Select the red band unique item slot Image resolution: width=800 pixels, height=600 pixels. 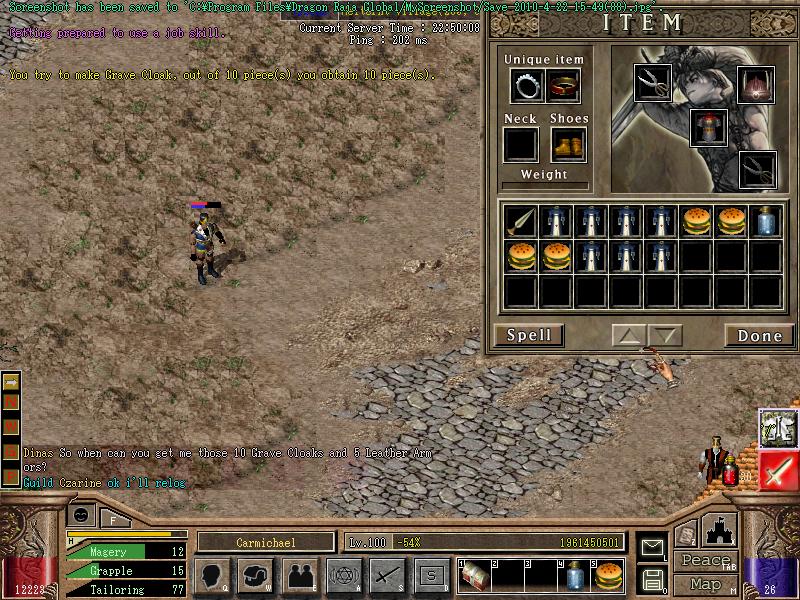tap(564, 86)
